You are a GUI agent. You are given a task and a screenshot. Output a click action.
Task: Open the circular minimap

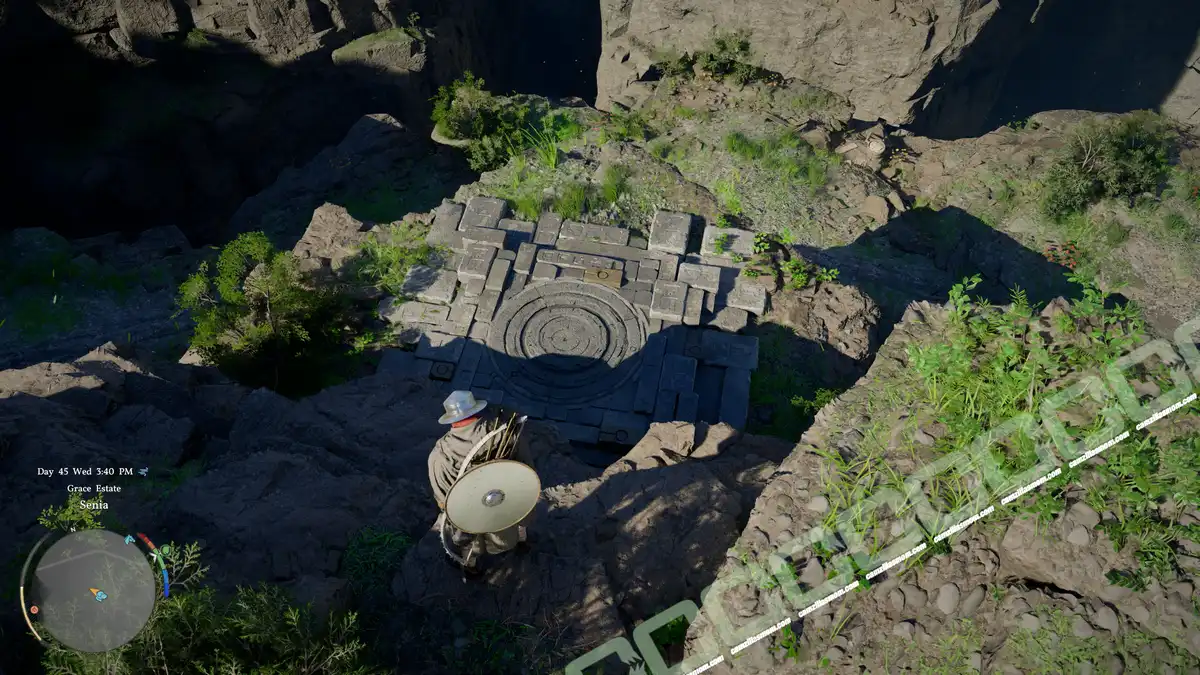coord(93,589)
